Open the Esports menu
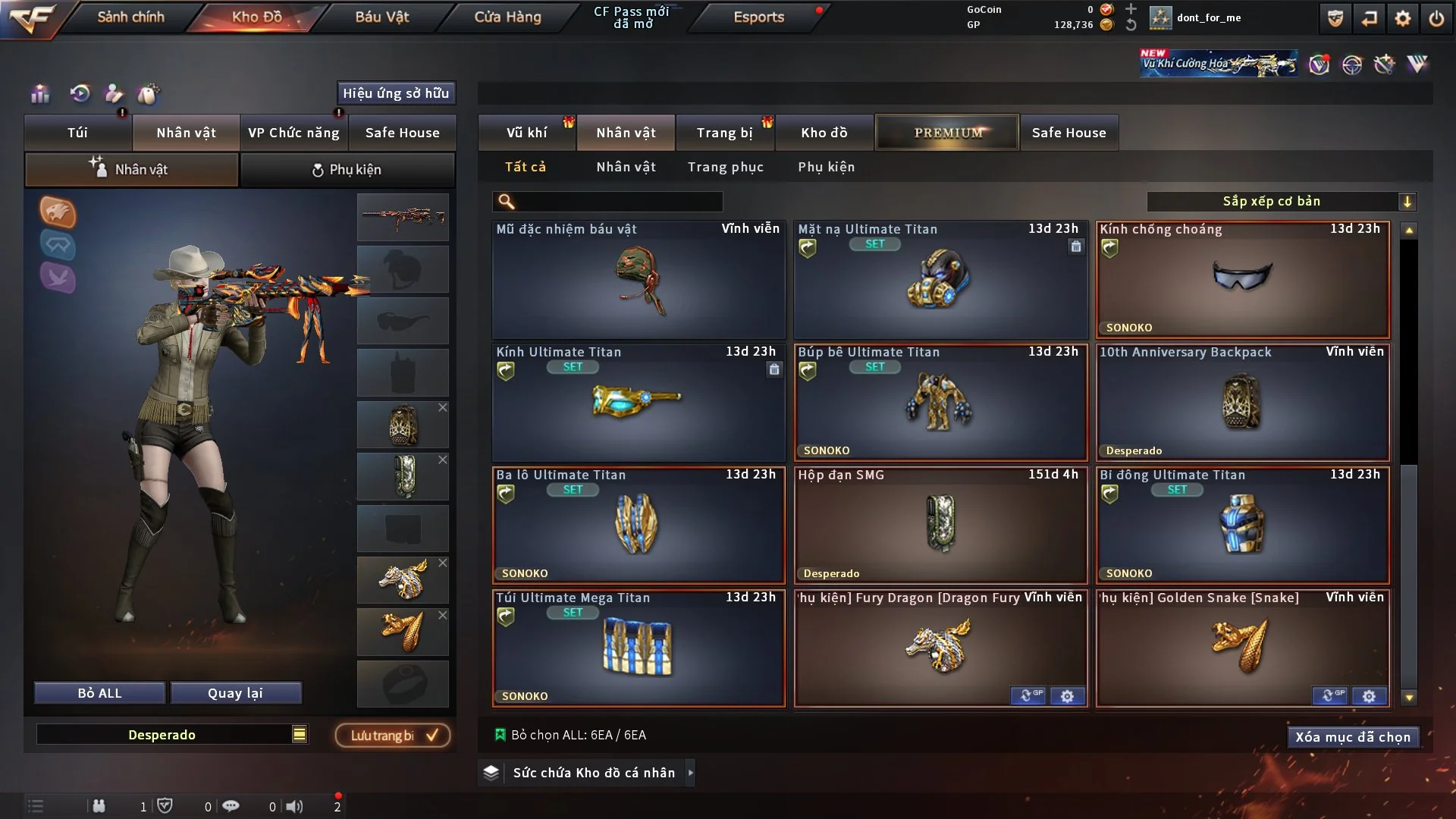The width and height of the screenshot is (1456, 819). pyautogui.click(x=758, y=17)
